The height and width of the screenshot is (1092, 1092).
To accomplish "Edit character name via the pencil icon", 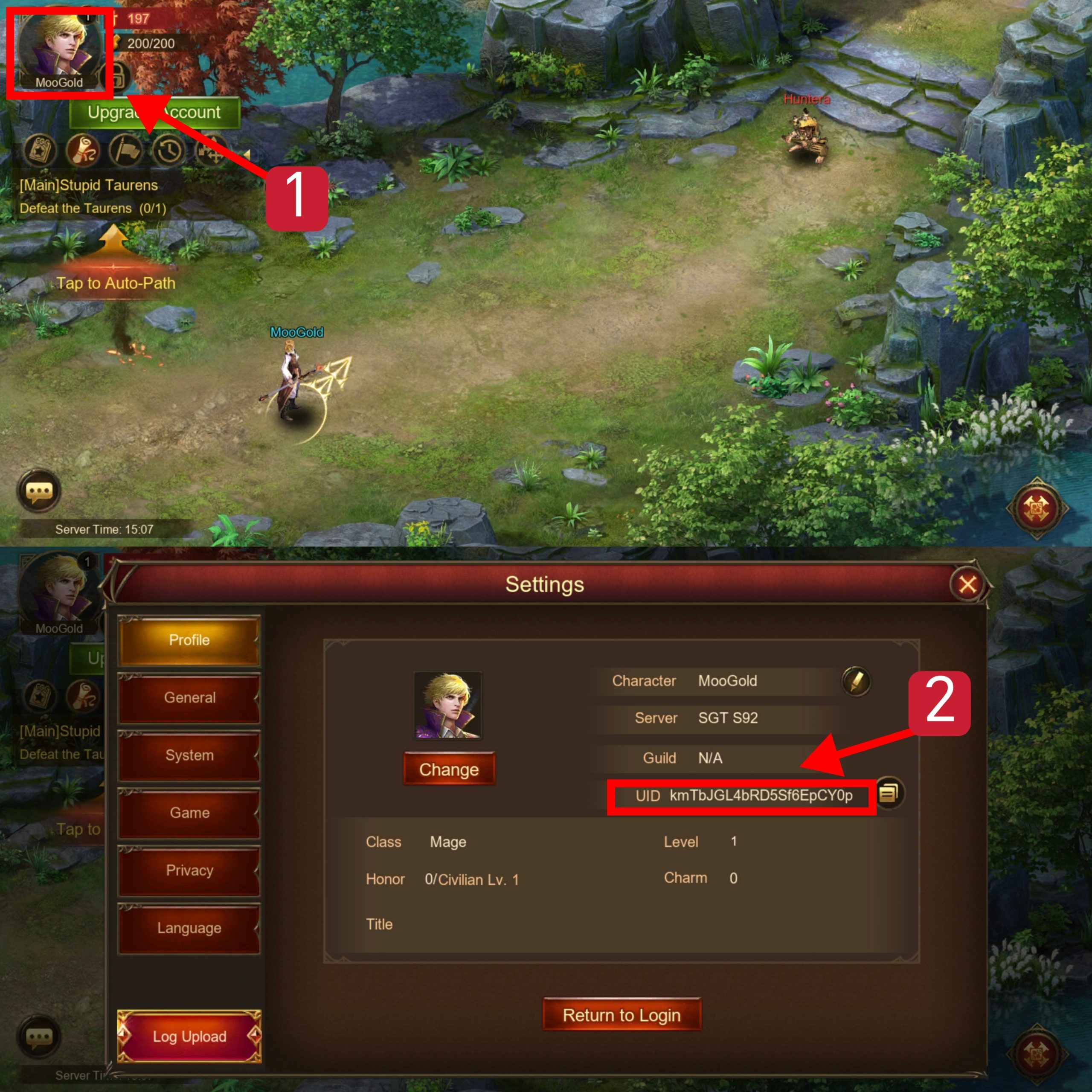I will point(856,682).
